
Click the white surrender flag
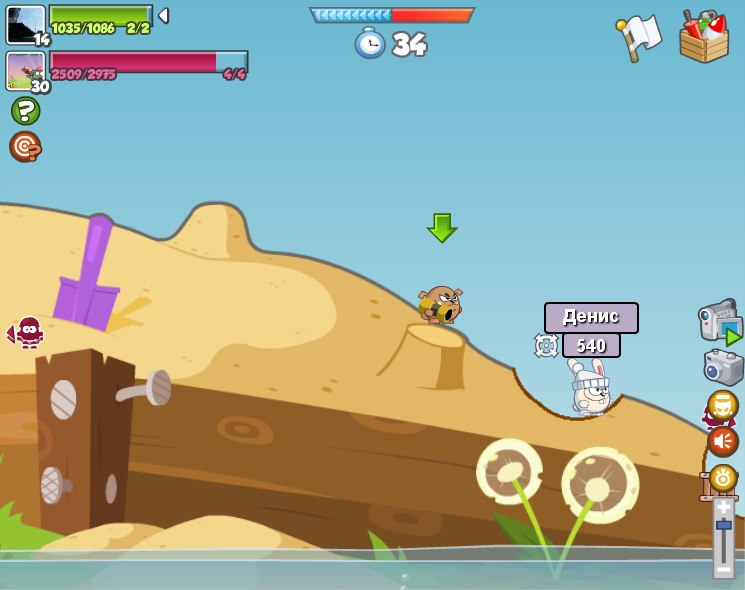point(639,37)
